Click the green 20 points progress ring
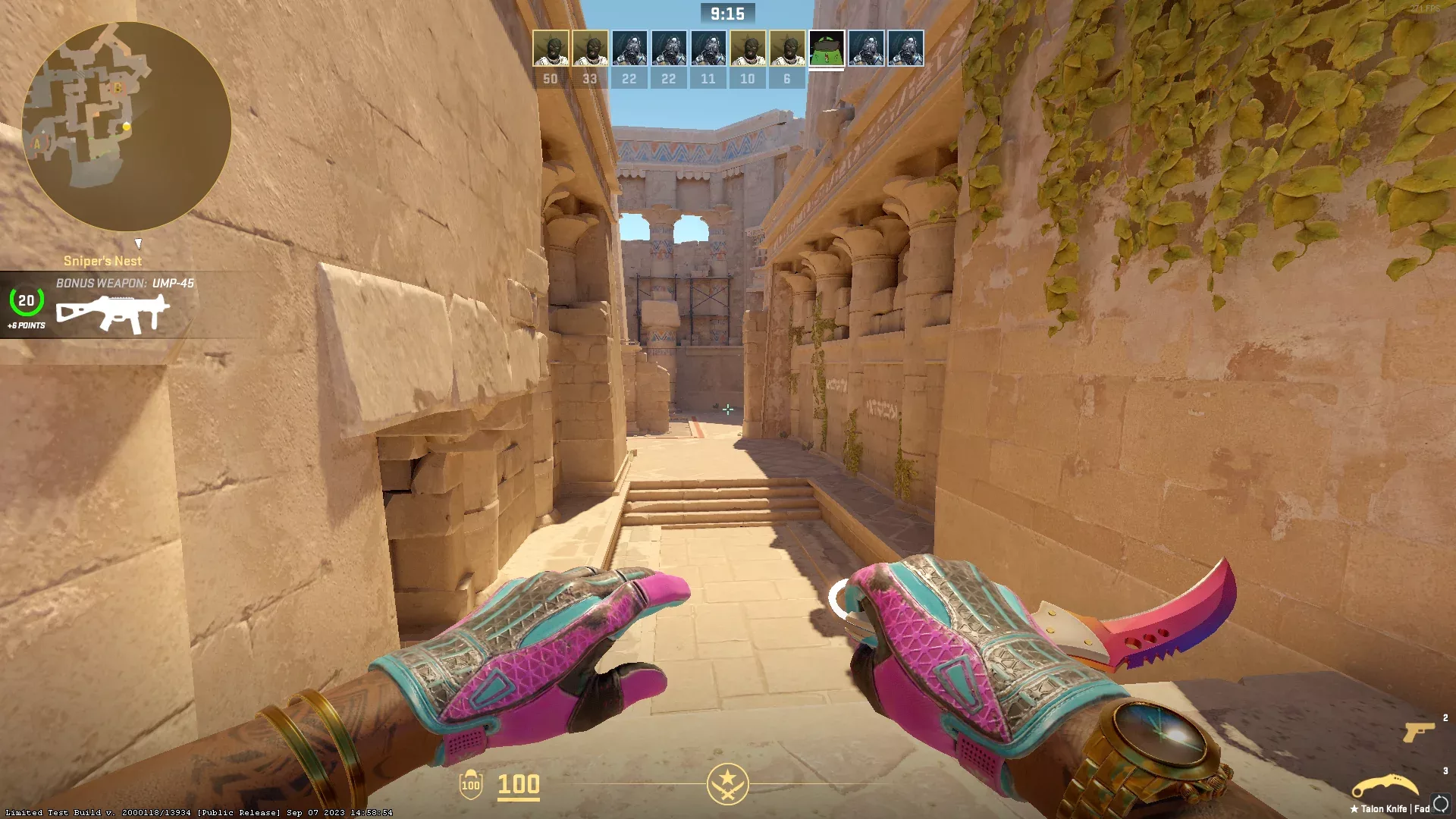Viewport: 1456px width, 819px height. [25, 303]
